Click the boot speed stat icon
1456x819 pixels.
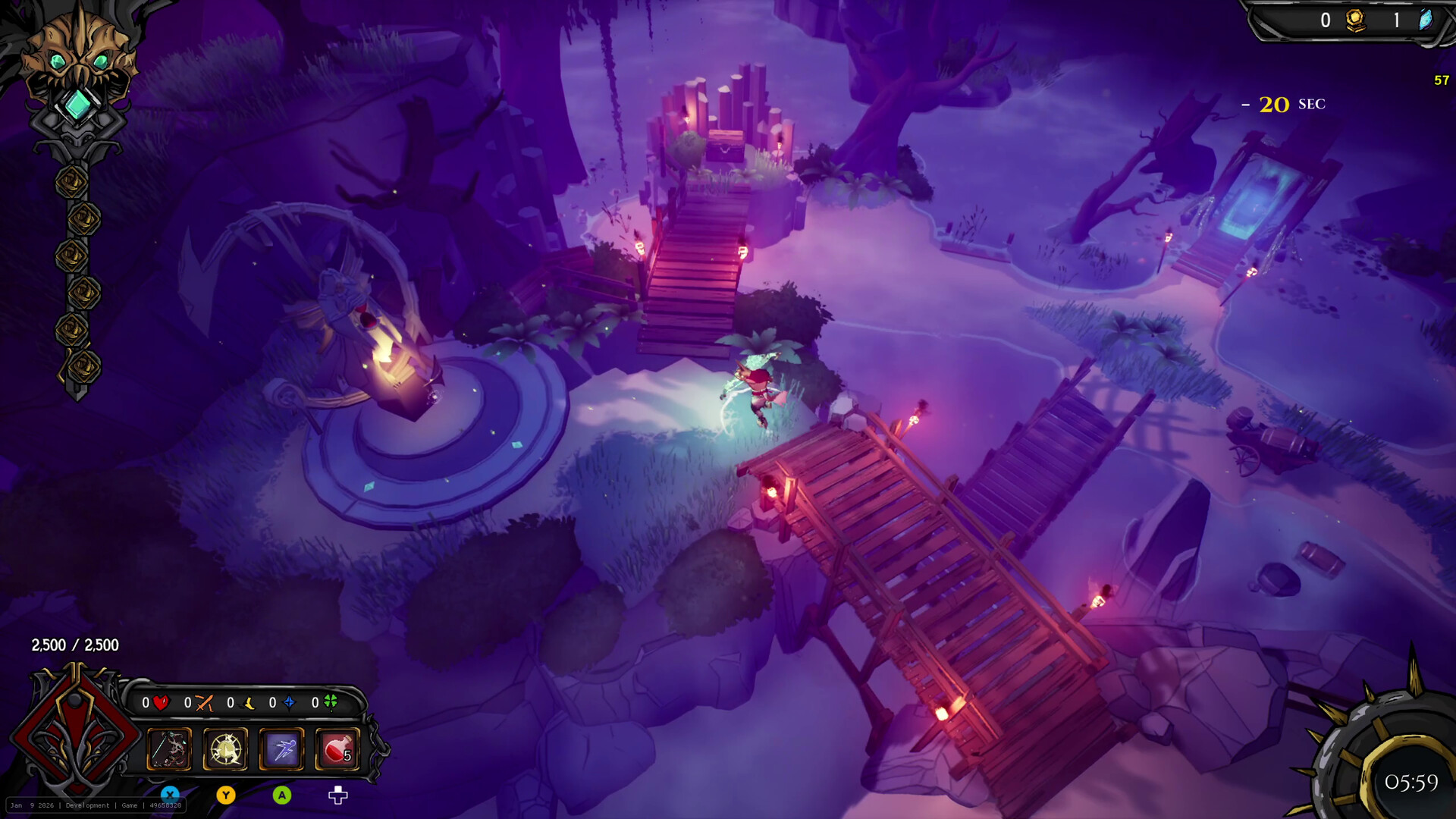(x=246, y=703)
